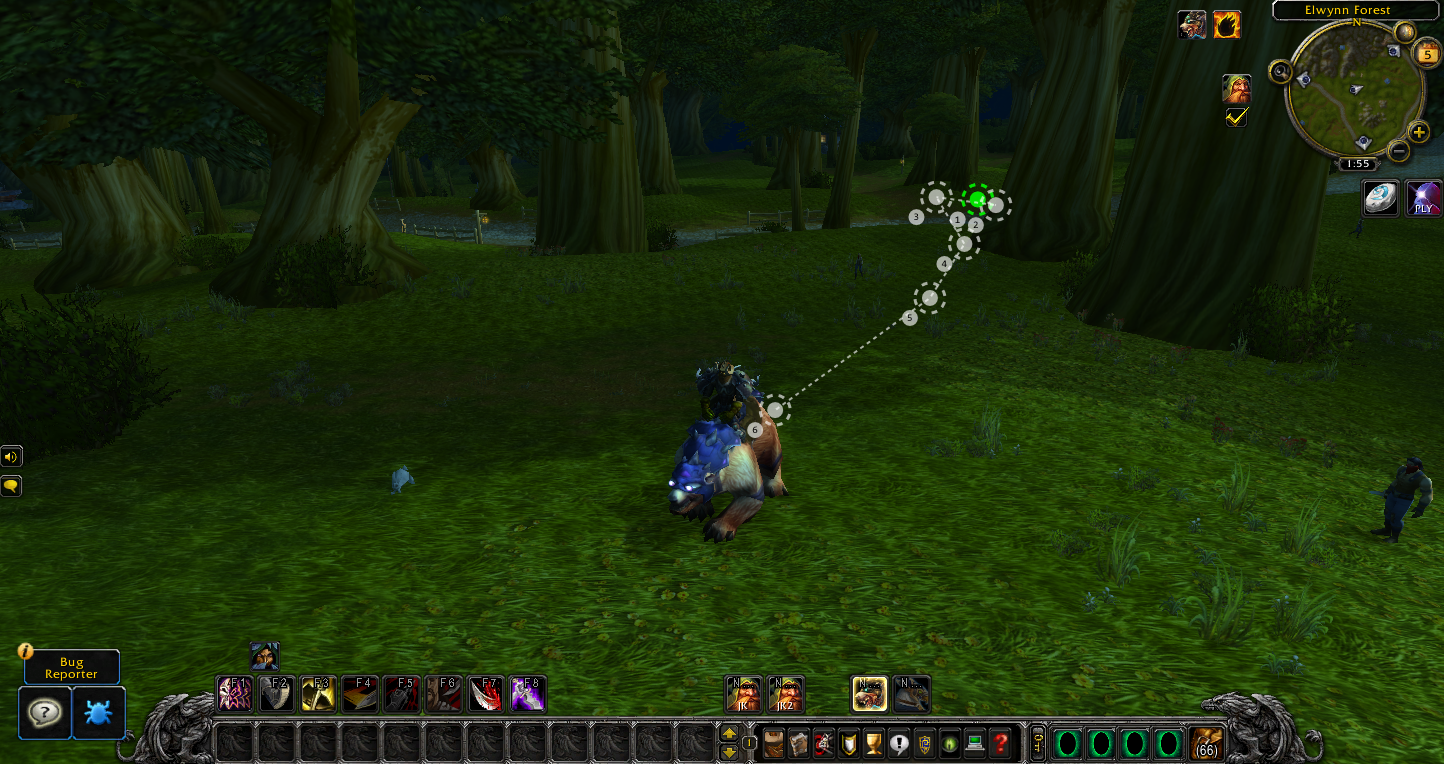
Task: Use the Hearthstone button
Action: (1381, 198)
